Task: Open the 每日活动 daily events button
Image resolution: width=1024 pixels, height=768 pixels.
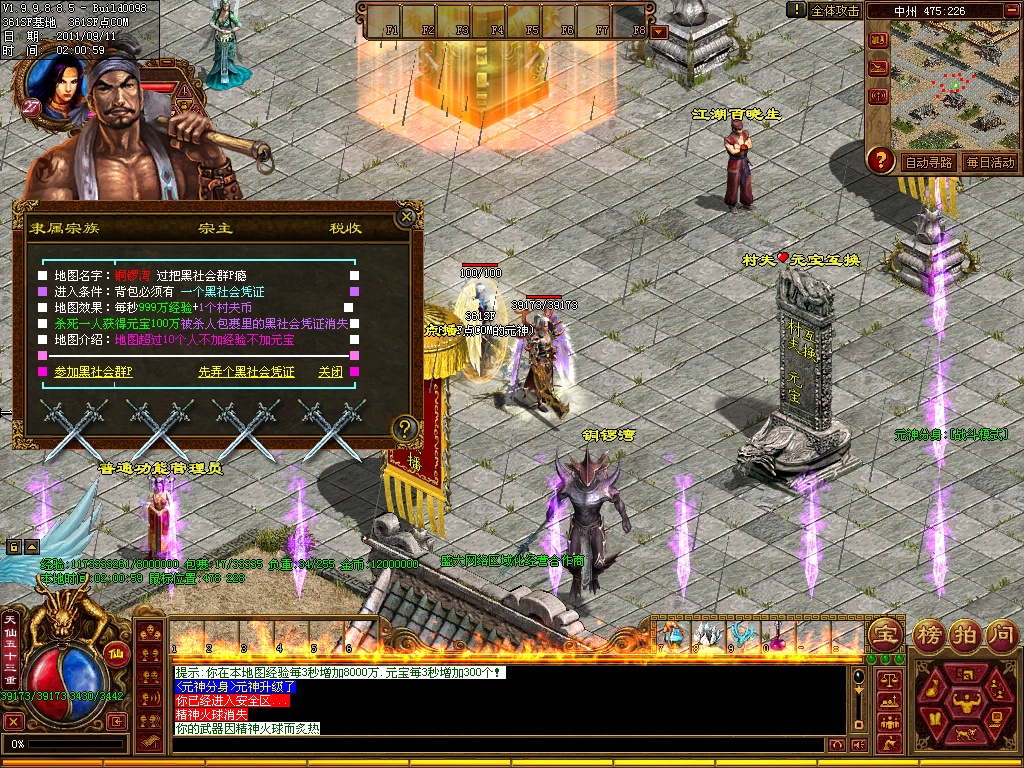Action: (x=989, y=162)
